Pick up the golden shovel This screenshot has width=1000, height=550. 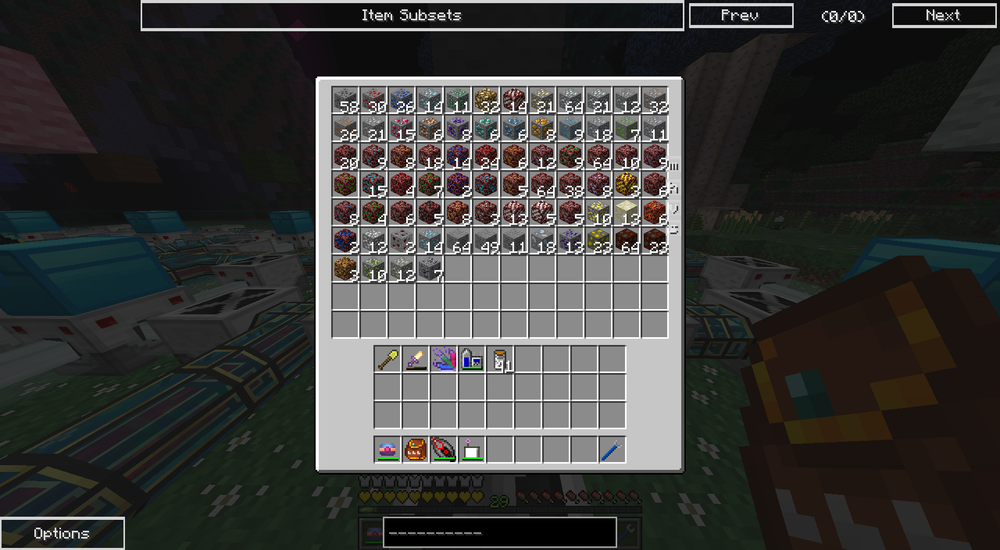click(x=388, y=359)
